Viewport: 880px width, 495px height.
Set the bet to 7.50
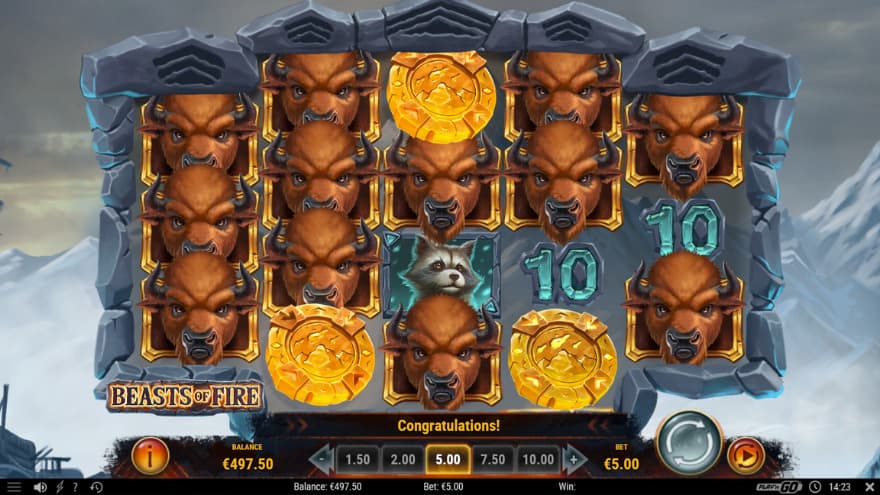tap(493, 459)
